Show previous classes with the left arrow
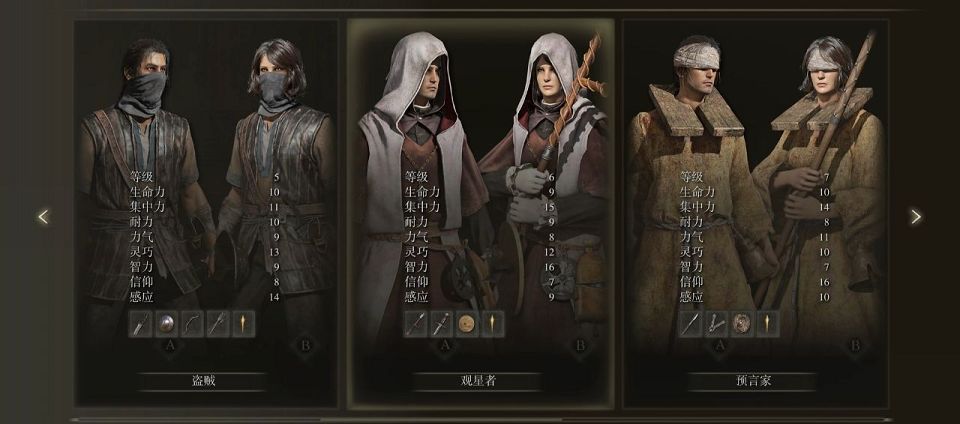 point(43,216)
